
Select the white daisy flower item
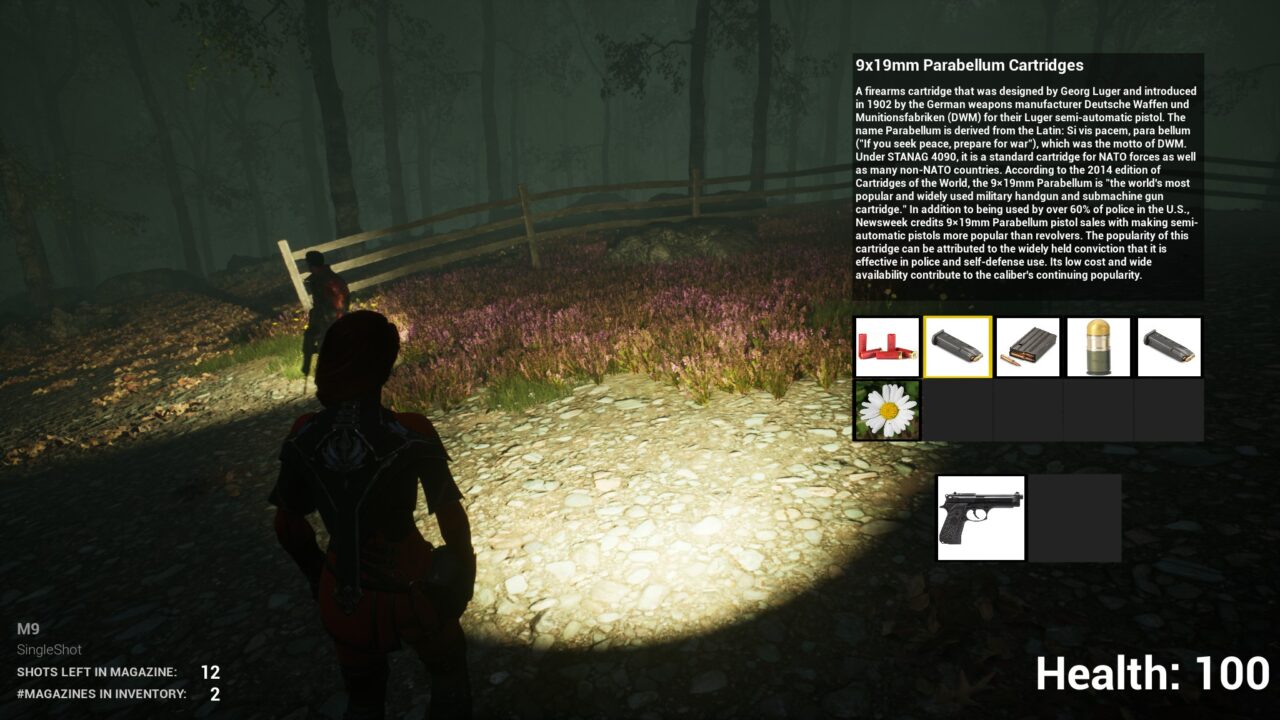coord(887,410)
